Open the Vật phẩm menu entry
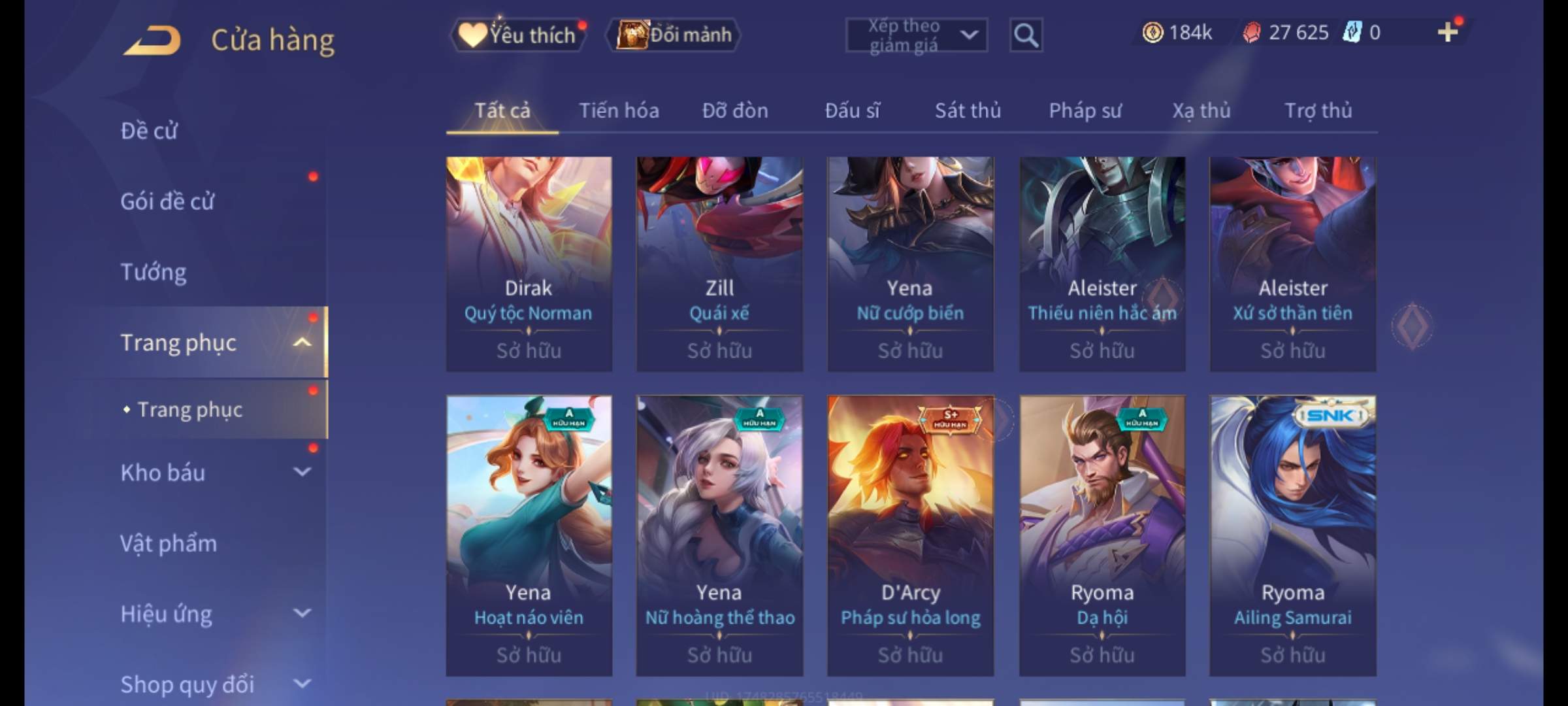The image size is (1568, 706). coord(169,543)
